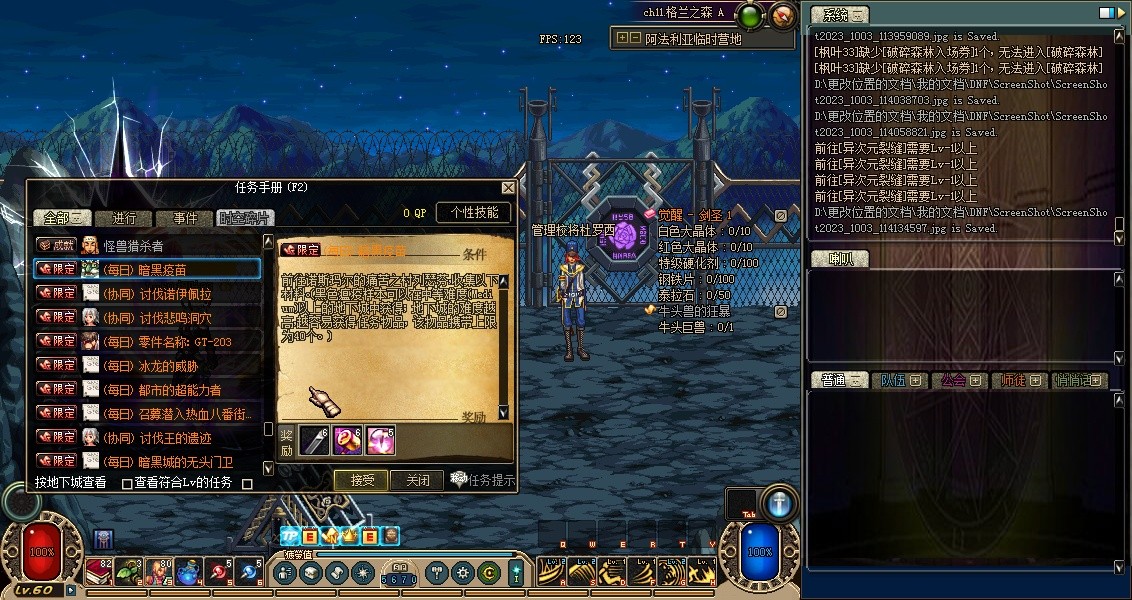Viewport: 1132px width, 600px height.
Task: Select the 都市的超能力者 daily quest
Action: 163,389
